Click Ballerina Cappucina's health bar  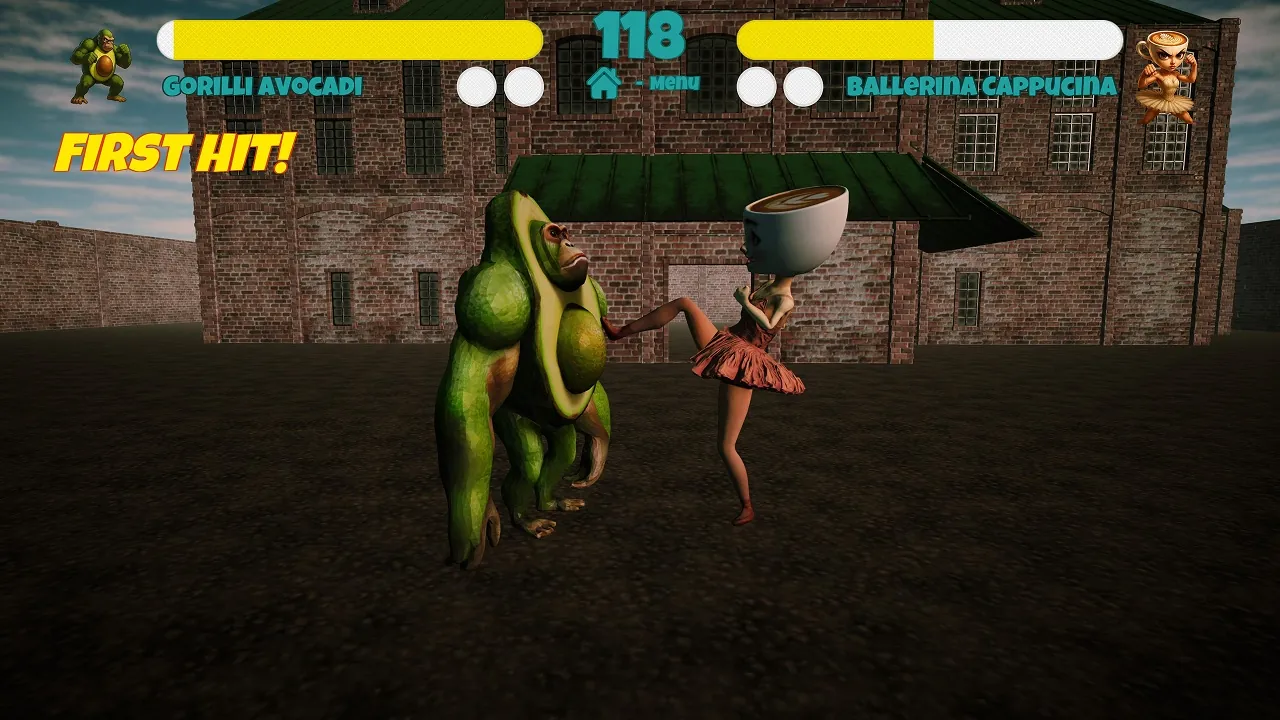[x=930, y=40]
